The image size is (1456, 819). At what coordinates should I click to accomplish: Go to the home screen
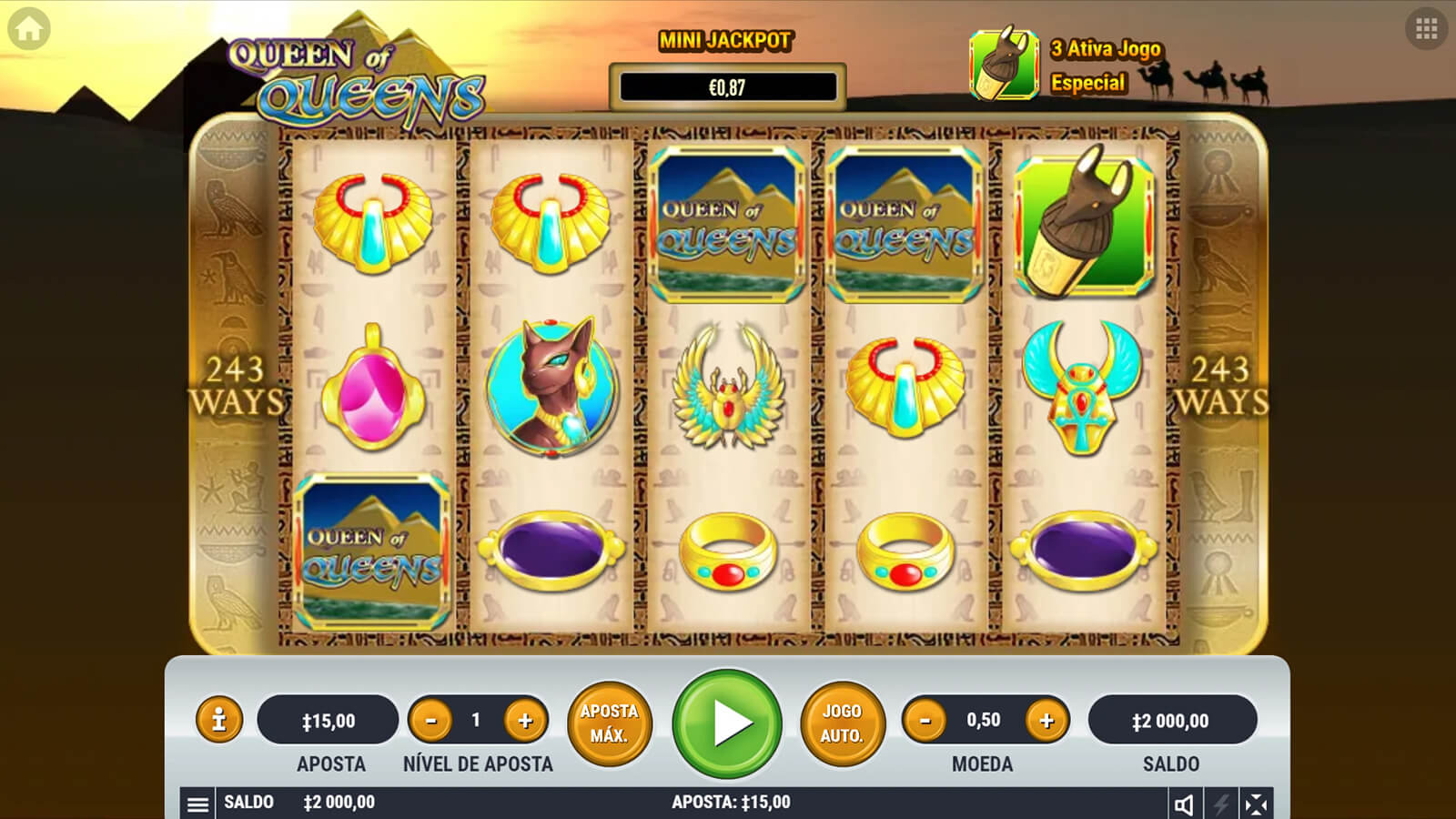click(29, 29)
